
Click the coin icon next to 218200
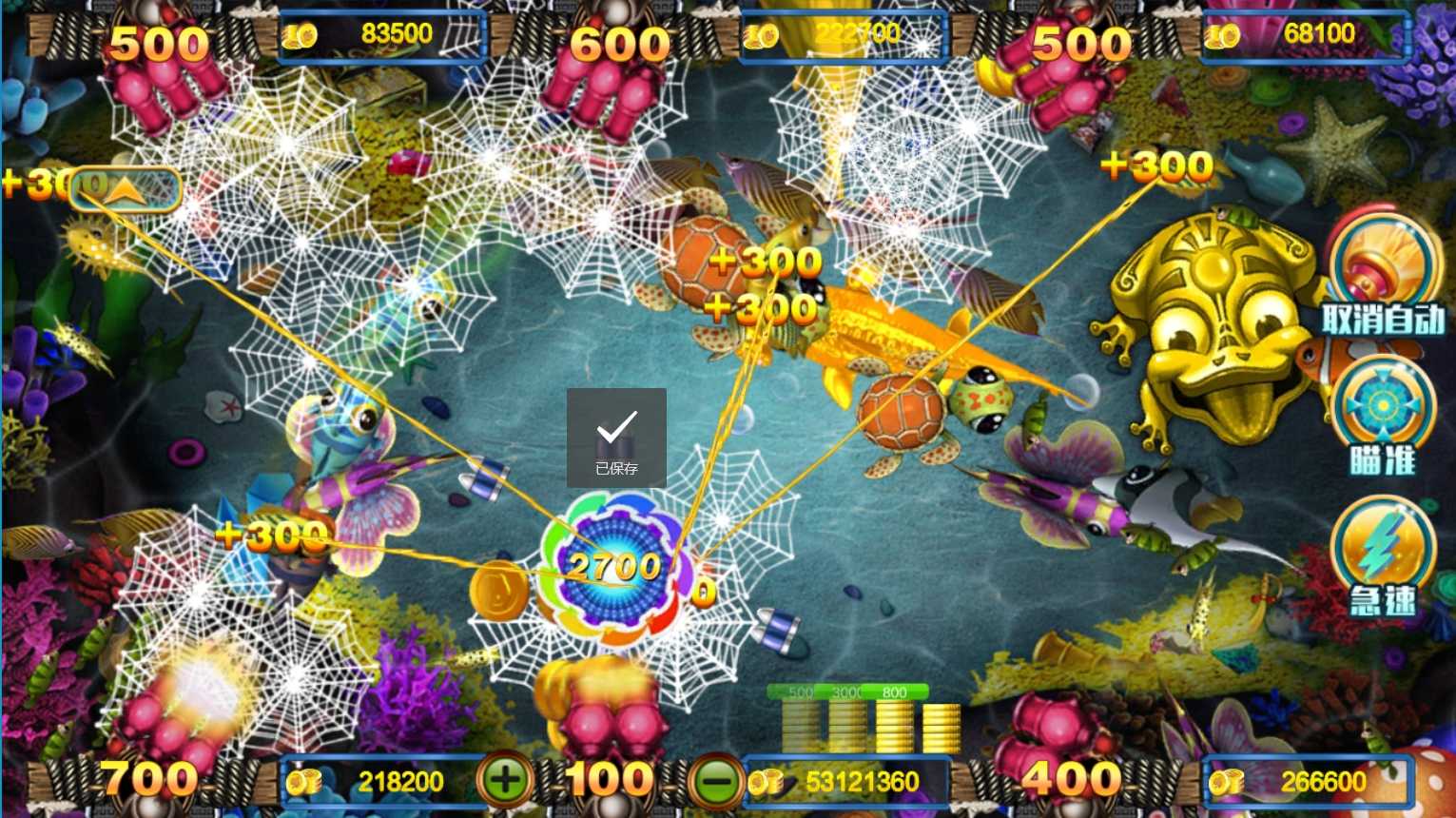[x=302, y=782]
